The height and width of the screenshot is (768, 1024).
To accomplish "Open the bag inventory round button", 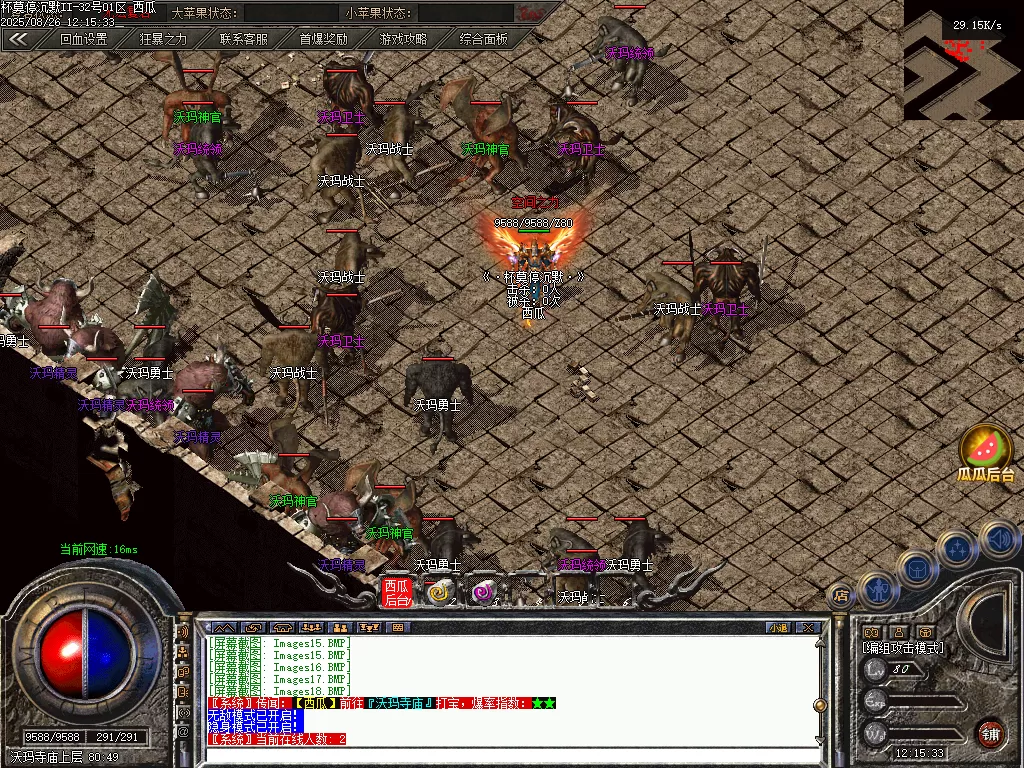I will [x=917, y=567].
